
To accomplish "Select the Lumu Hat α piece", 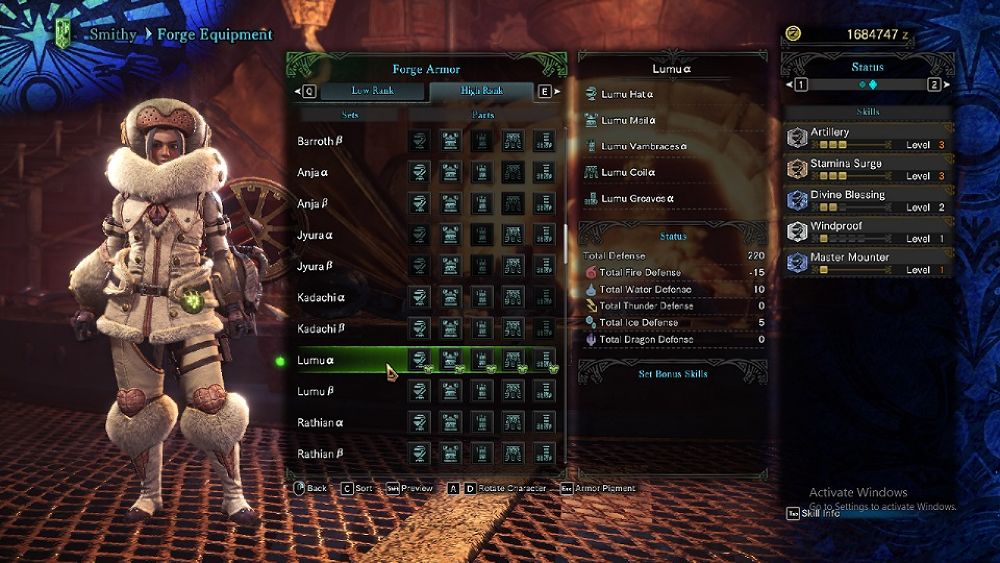I will tap(627, 94).
